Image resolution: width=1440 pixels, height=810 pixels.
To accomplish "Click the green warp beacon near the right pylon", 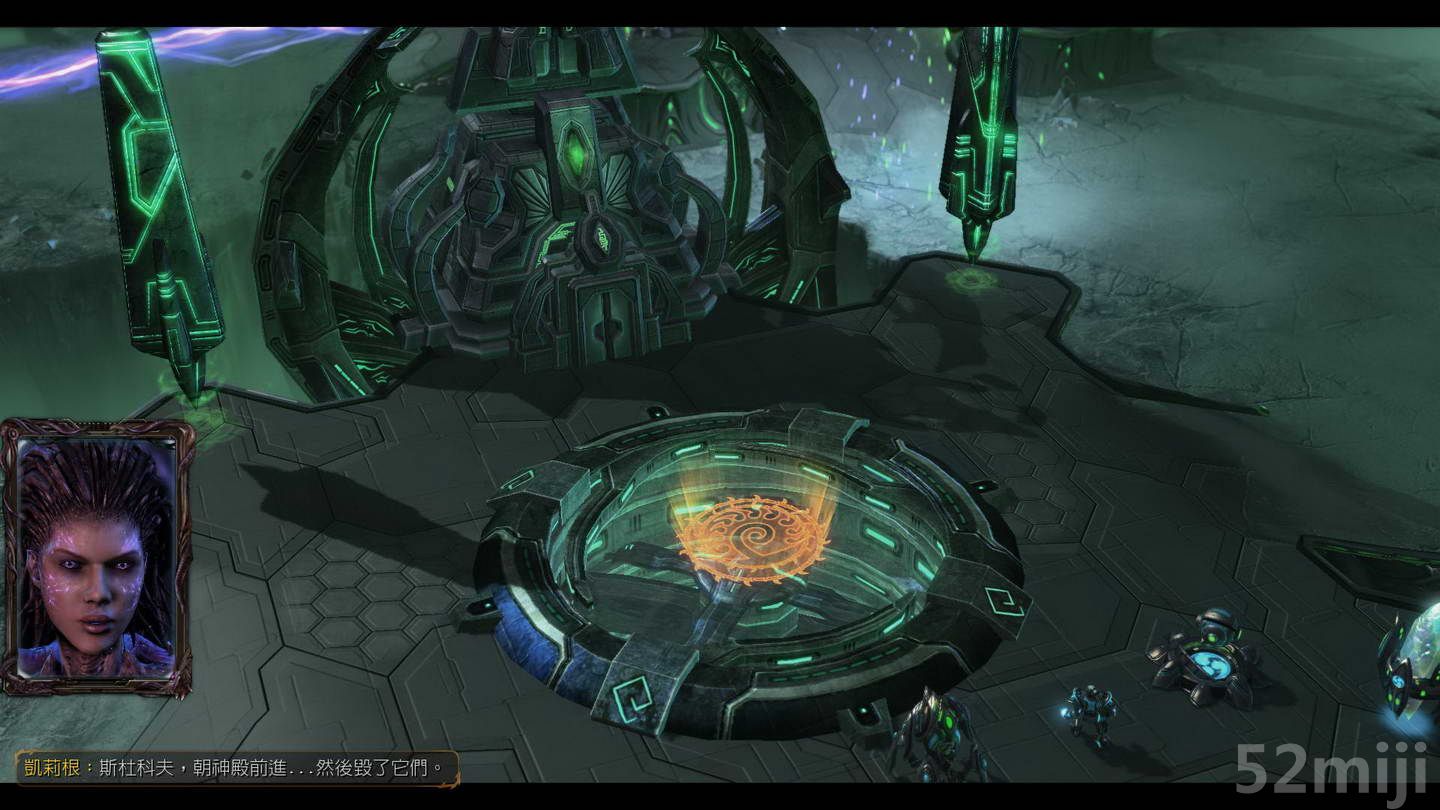I will tap(972, 282).
